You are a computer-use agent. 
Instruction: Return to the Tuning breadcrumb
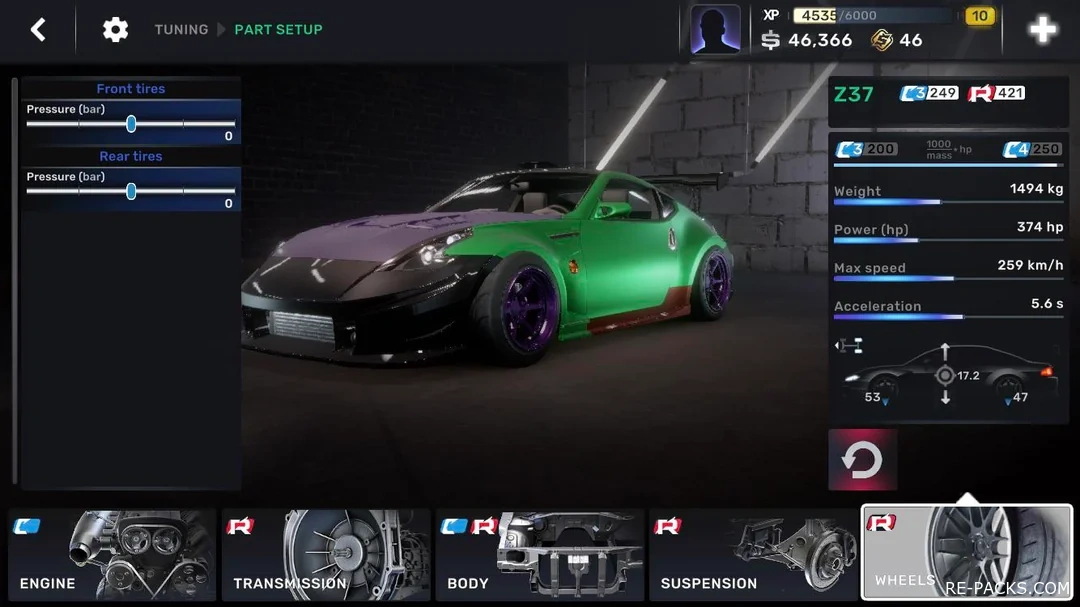click(x=181, y=30)
